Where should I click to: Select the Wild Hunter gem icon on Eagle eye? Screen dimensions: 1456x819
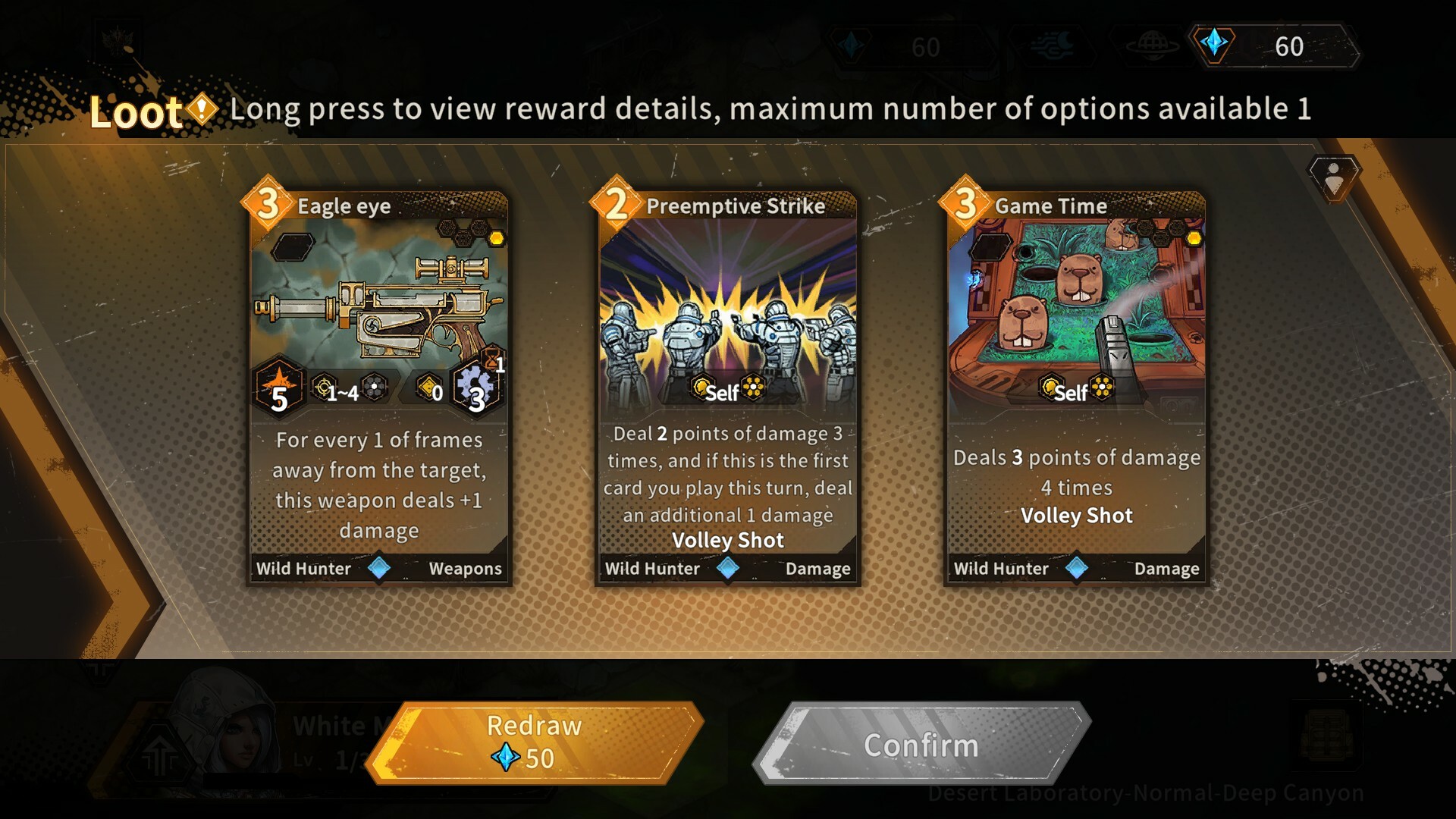coord(378,570)
